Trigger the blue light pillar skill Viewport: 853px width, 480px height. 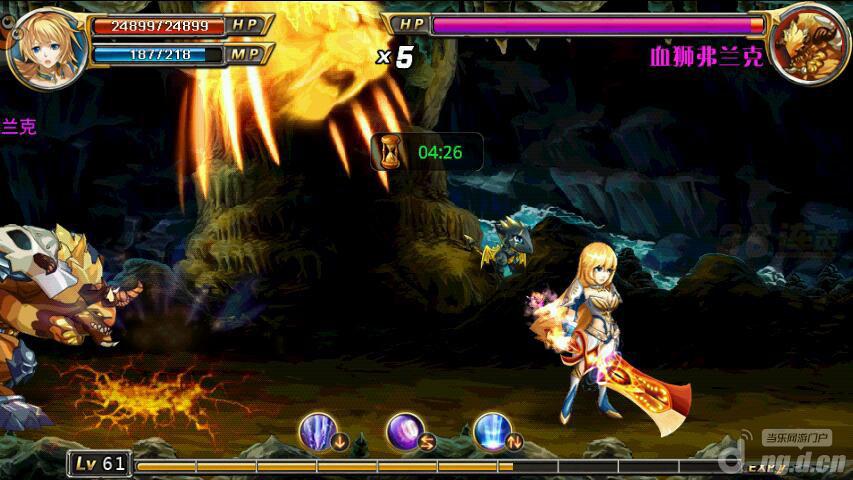(492, 431)
